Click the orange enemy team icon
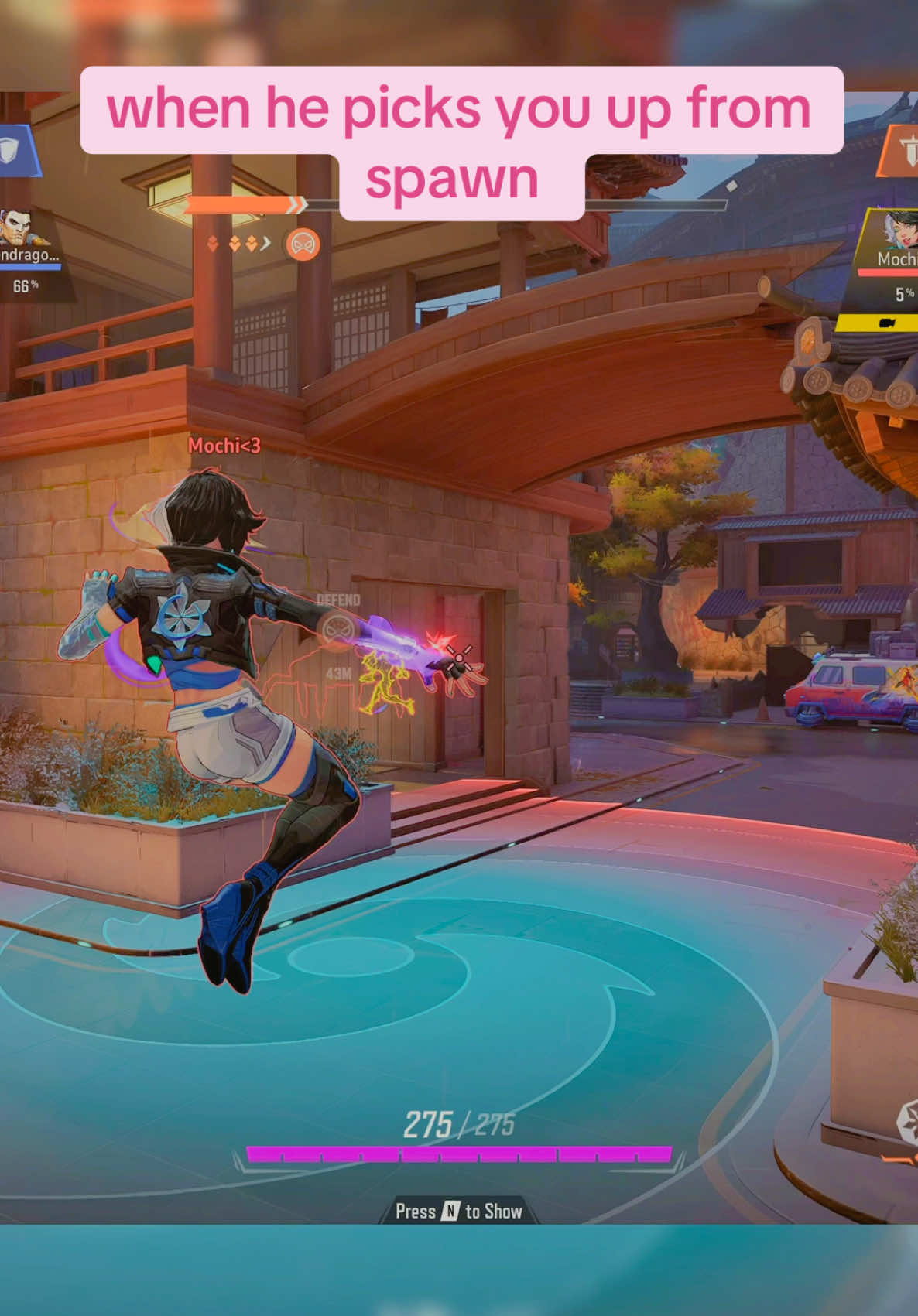 [x=903, y=152]
